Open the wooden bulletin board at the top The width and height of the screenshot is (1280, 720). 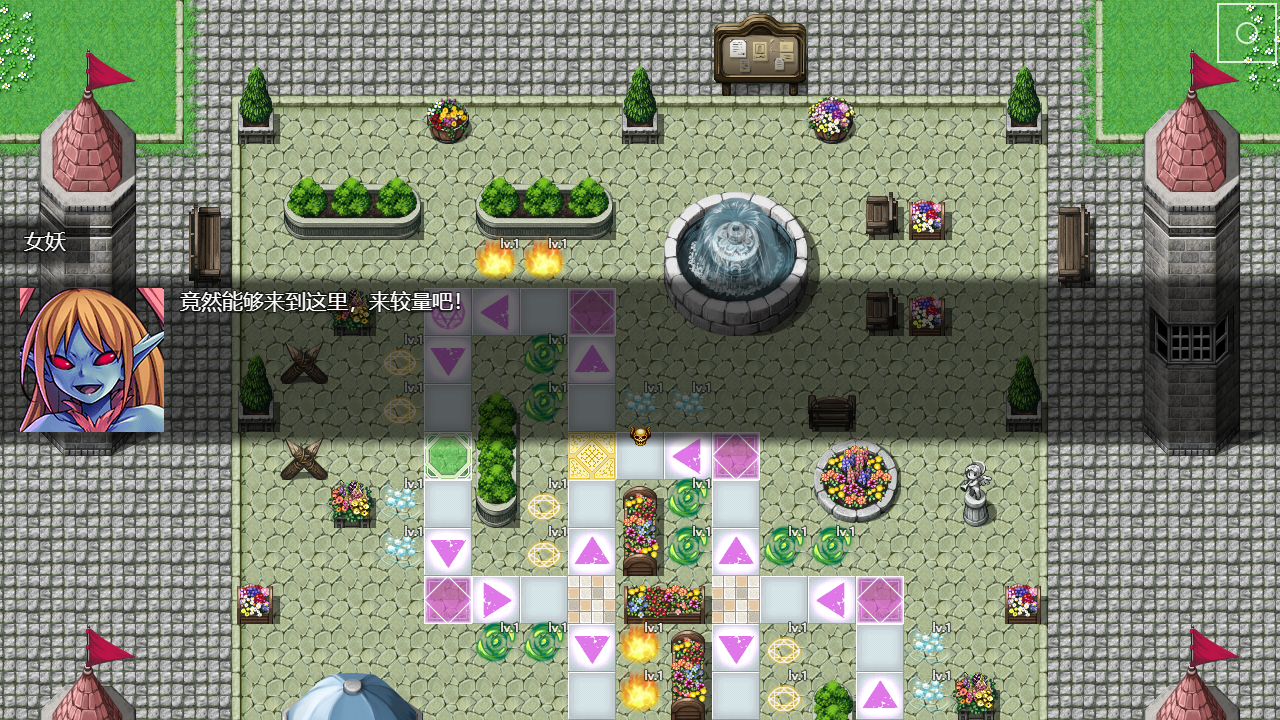[758, 50]
